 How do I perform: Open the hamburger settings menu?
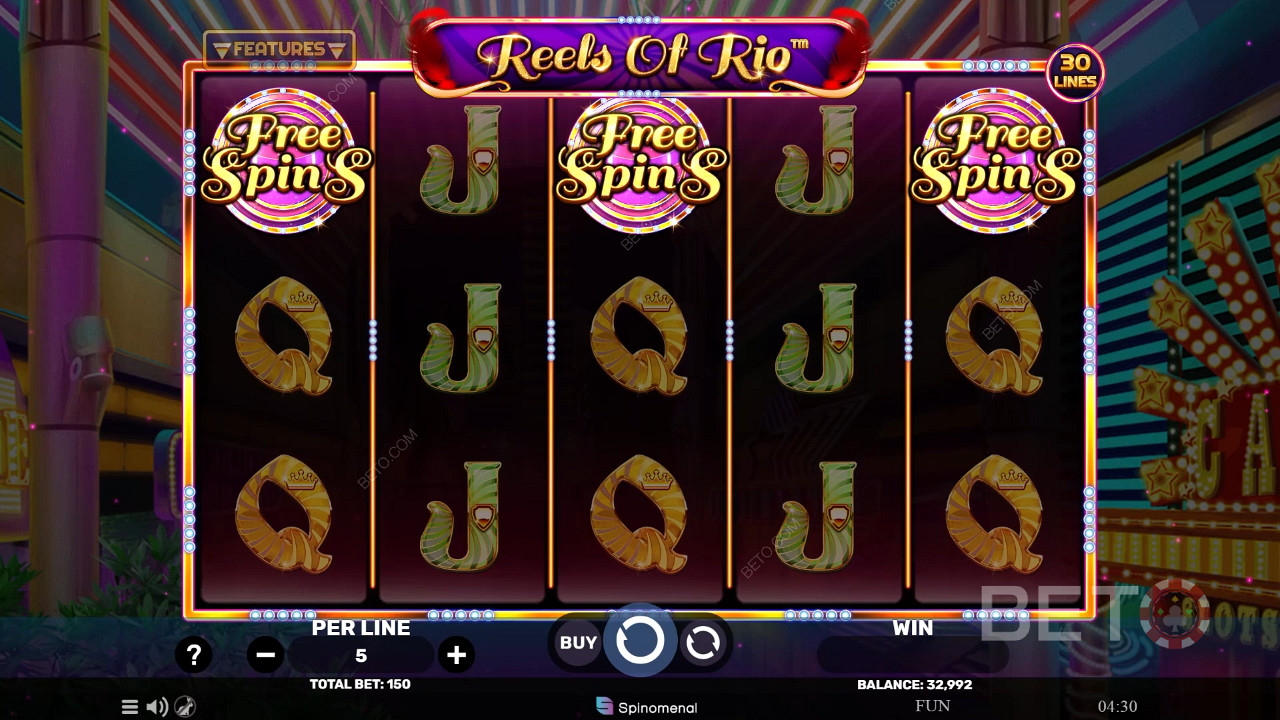click(129, 707)
